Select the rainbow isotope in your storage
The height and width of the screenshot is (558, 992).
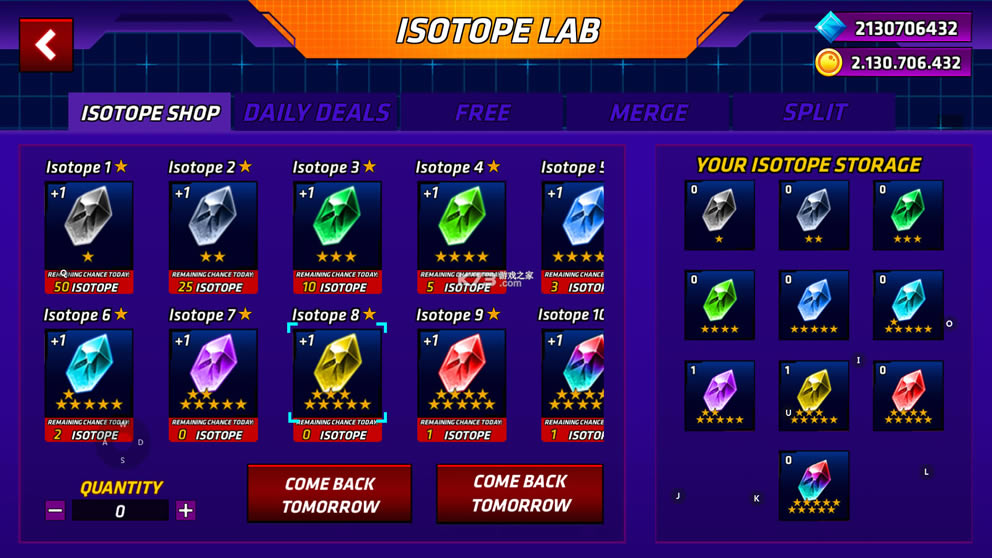tap(813, 485)
